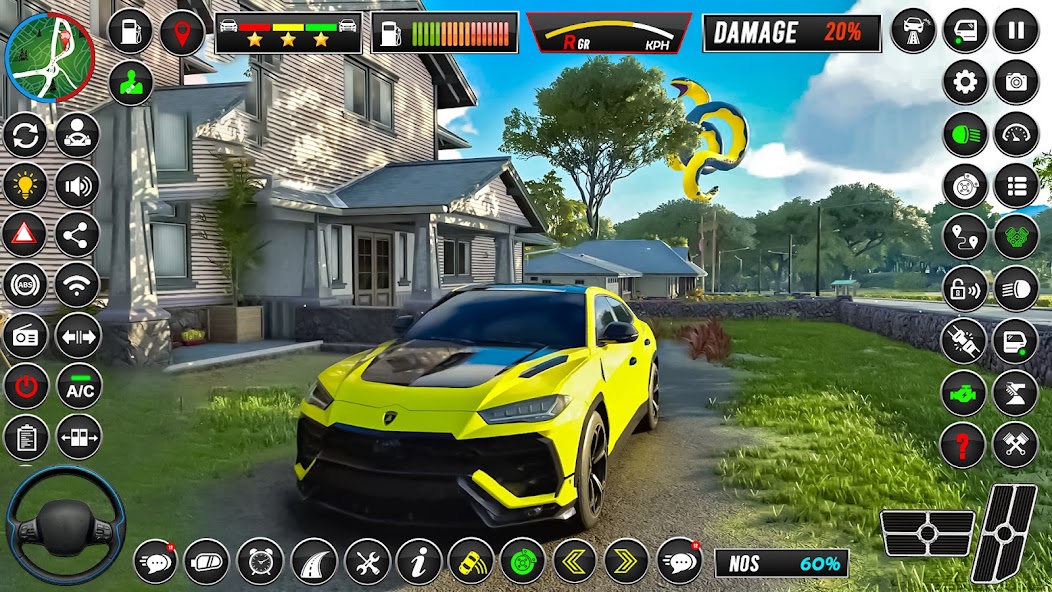Screen dimensions: 1052x592
Task: Tap the fuel pump icon
Action: [130, 32]
